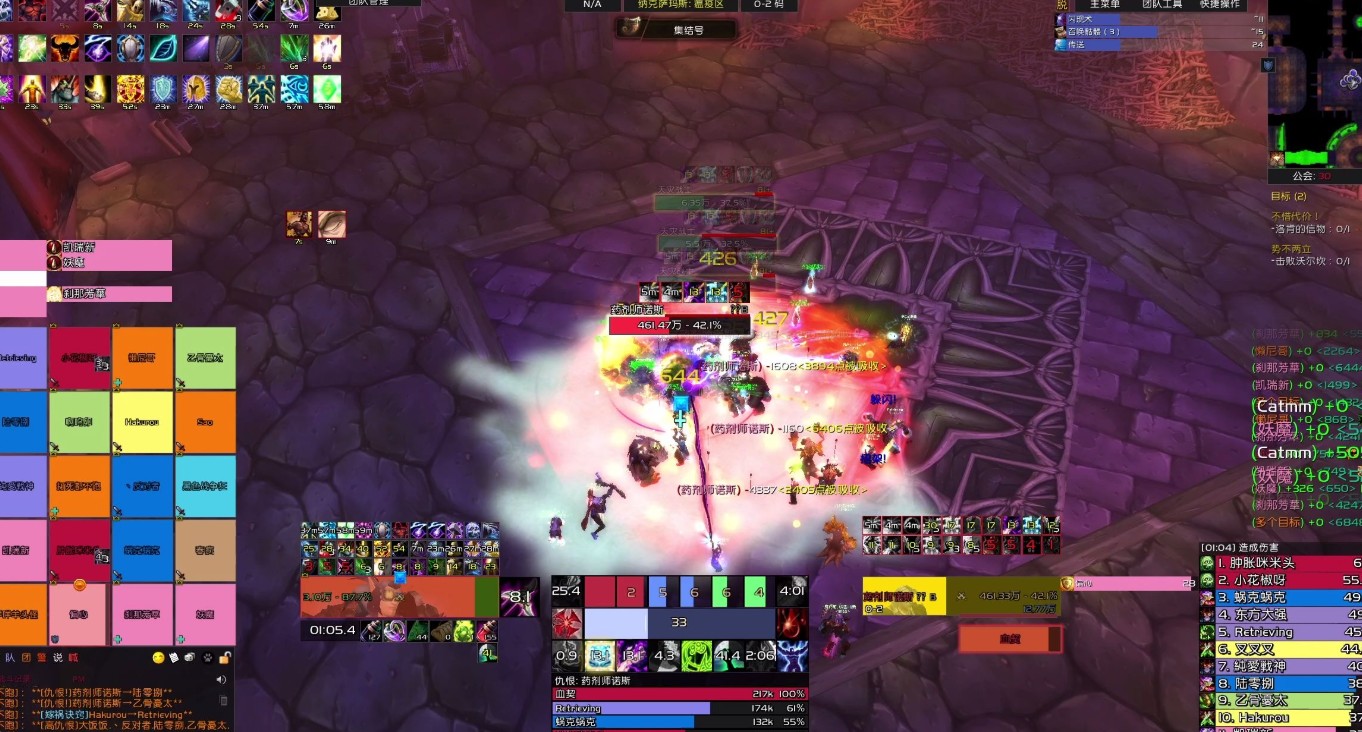Screen dimensions: 1362x732
Task: Target the boss frame showing 42.1% health
Action: click(x=680, y=326)
